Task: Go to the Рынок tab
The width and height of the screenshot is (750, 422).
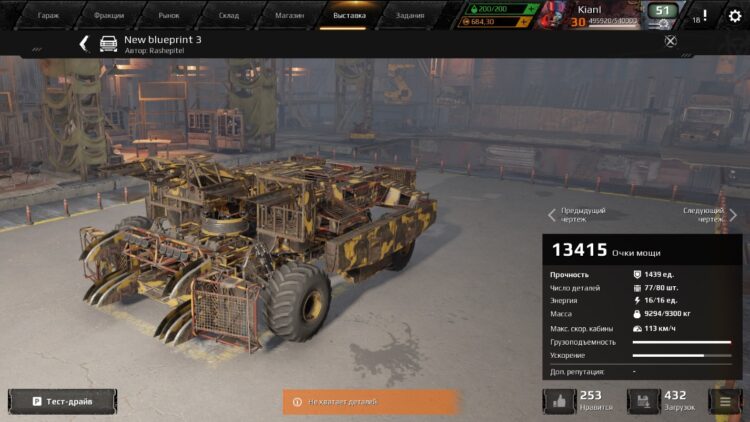Action: click(169, 15)
